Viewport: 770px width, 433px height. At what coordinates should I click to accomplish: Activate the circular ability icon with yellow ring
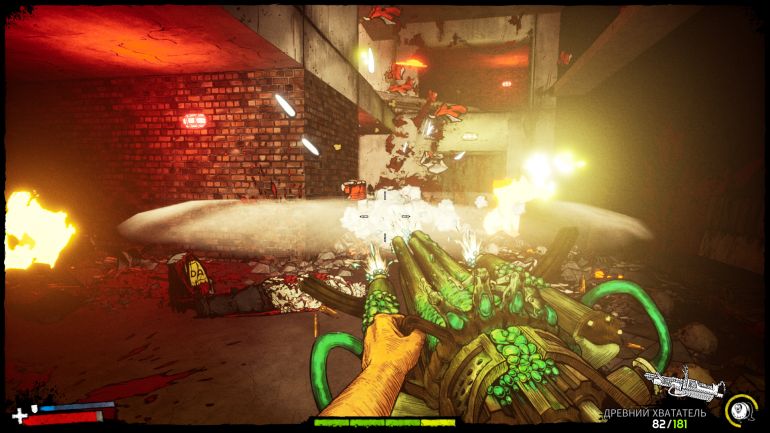(x=740, y=408)
